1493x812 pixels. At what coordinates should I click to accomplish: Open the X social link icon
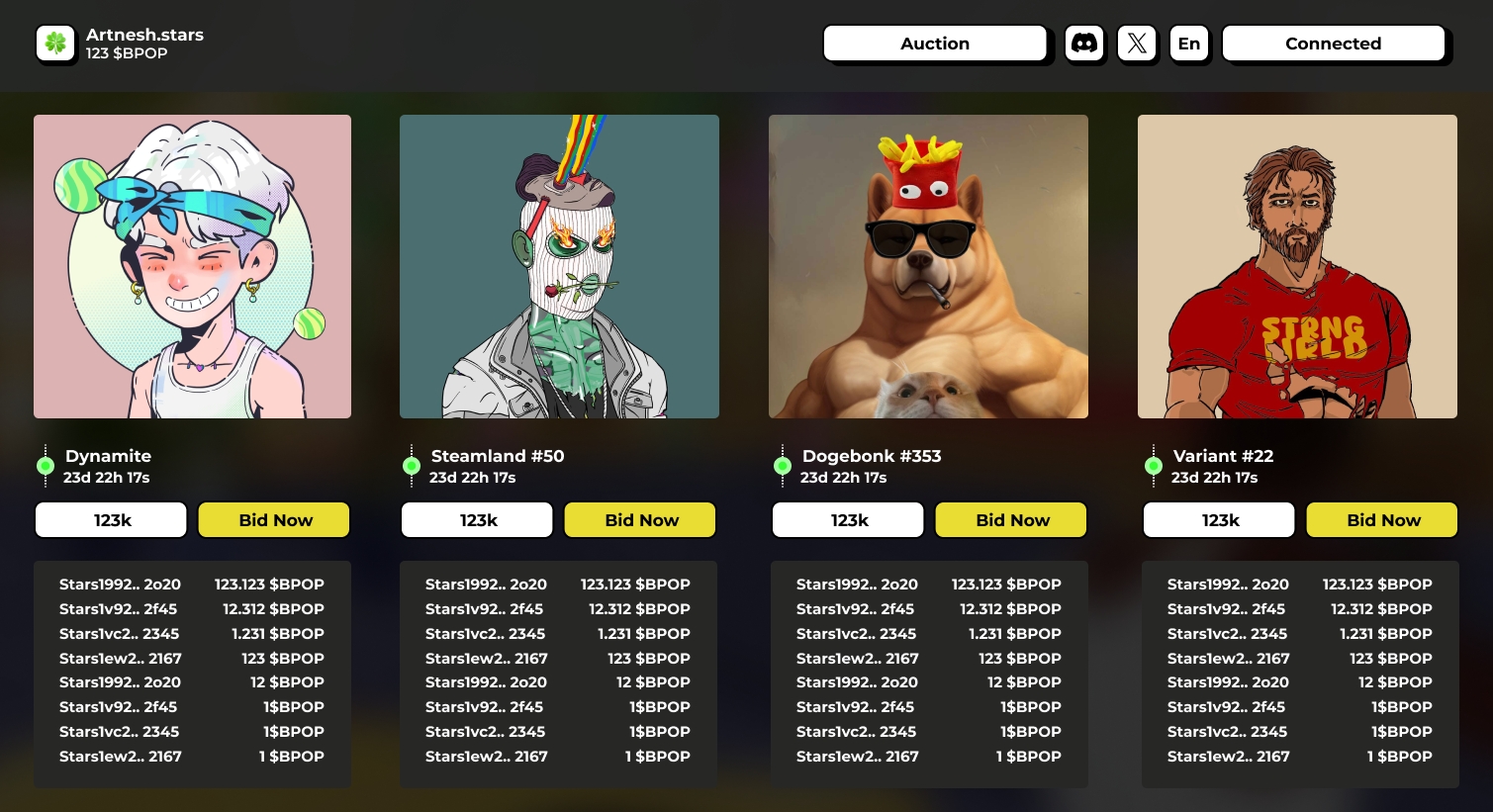1137,44
